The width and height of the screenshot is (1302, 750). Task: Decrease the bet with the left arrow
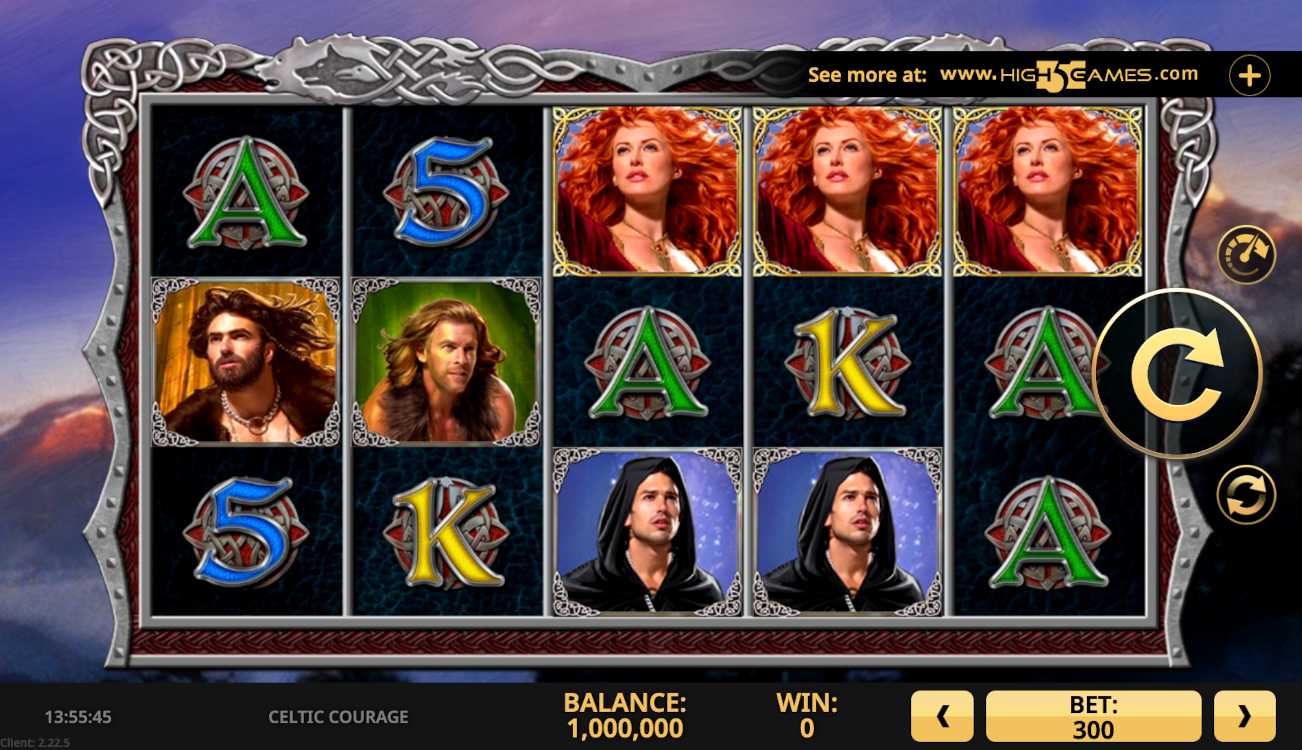(941, 716)
